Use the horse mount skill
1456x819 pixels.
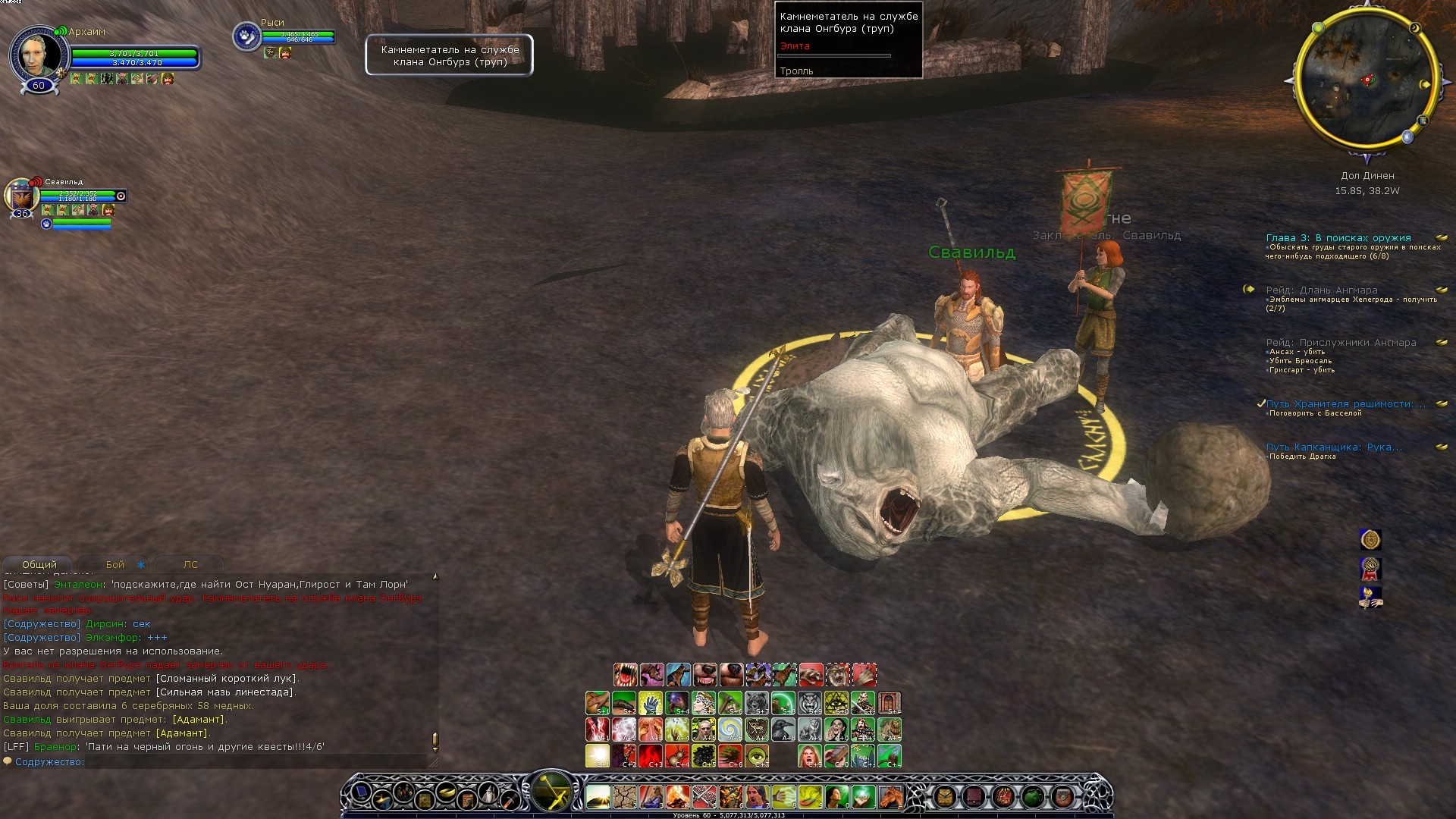(890, 797)
